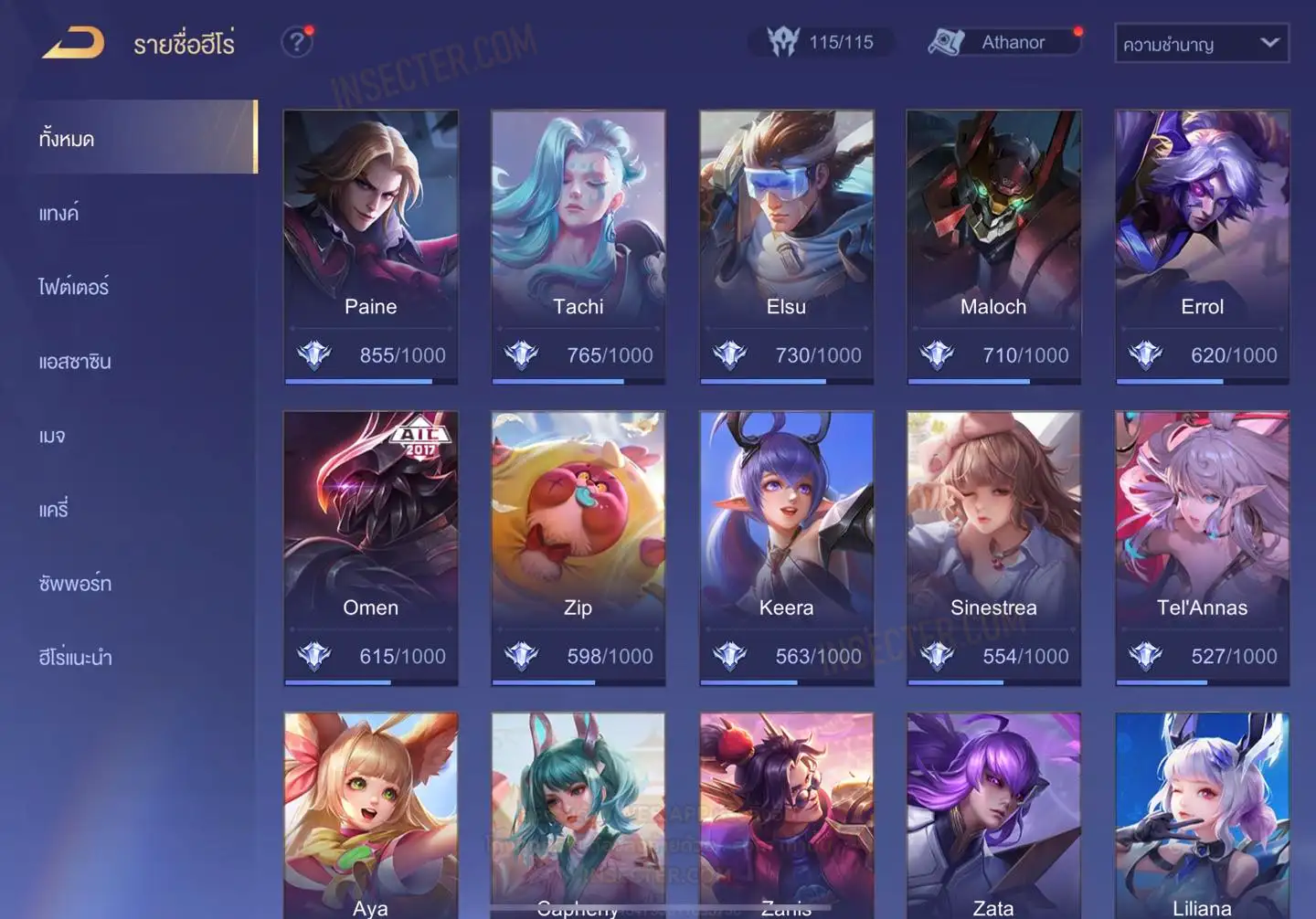Choose the Tachi hero card
This screenshot has width=1316, height=919.
tap(578, 247)
